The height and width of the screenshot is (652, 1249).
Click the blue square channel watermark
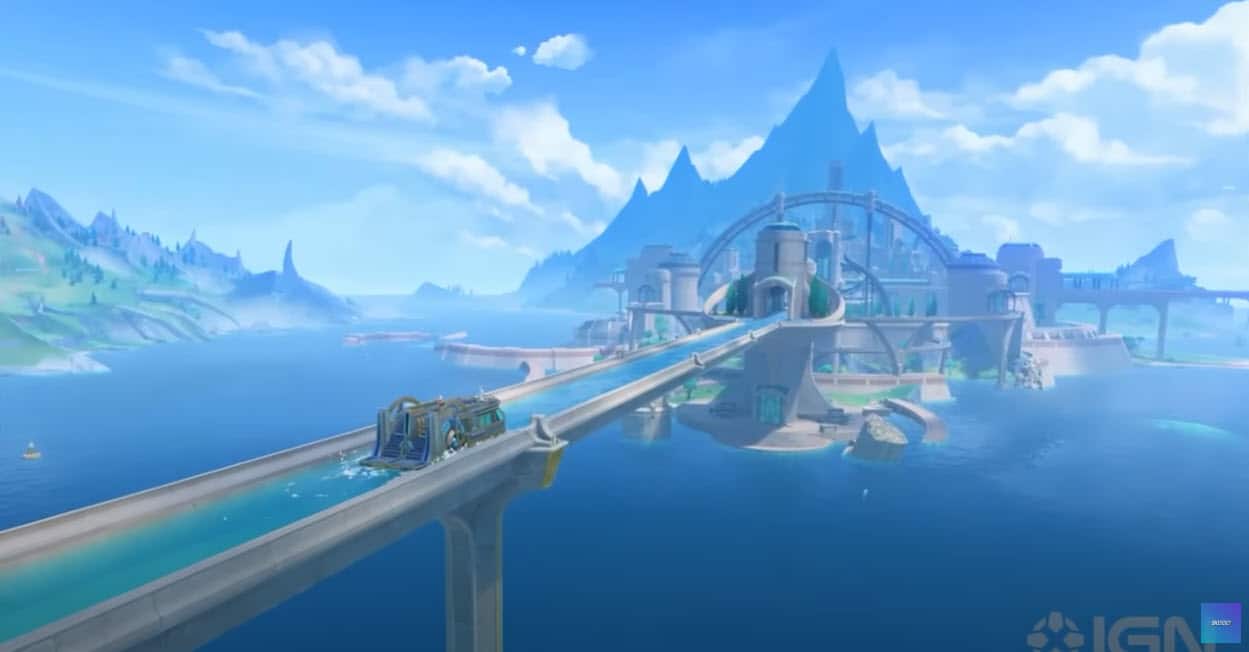tap(1220, 622)
